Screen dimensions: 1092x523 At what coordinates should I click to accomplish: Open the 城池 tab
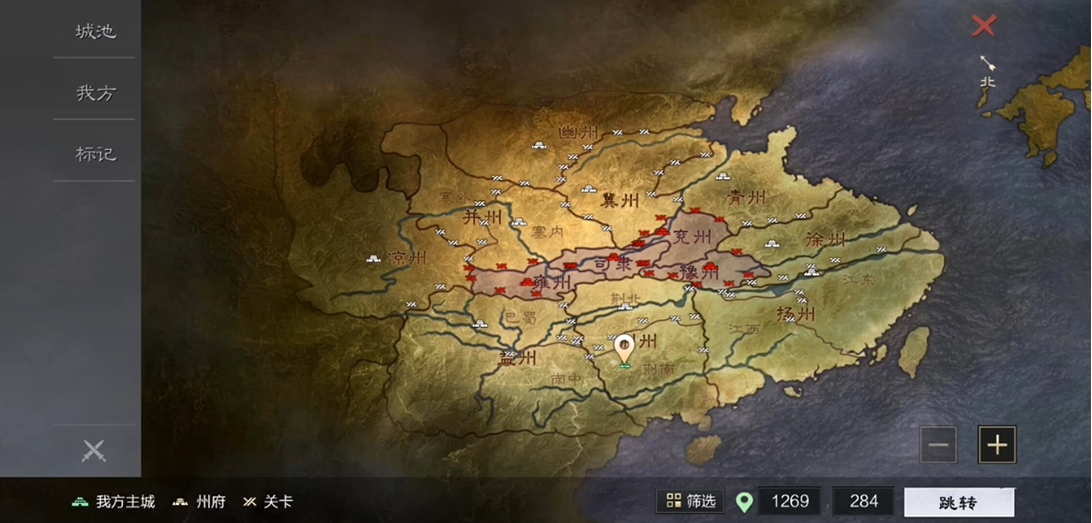(x=95, y=31)
